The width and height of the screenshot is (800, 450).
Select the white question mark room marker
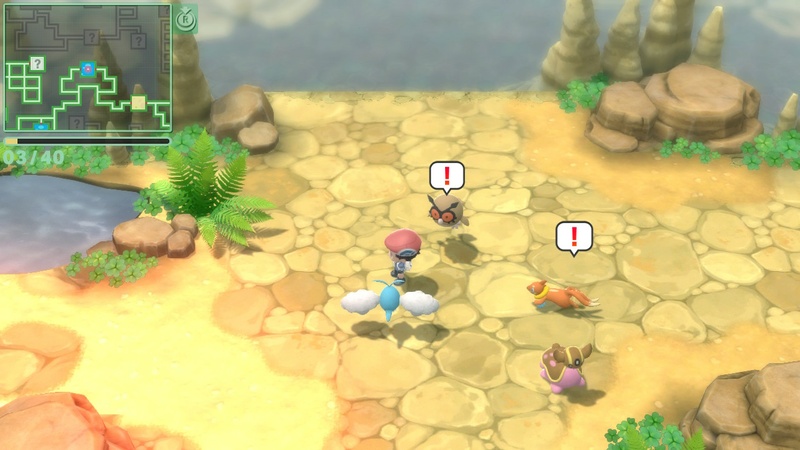(x=37, y=63)
